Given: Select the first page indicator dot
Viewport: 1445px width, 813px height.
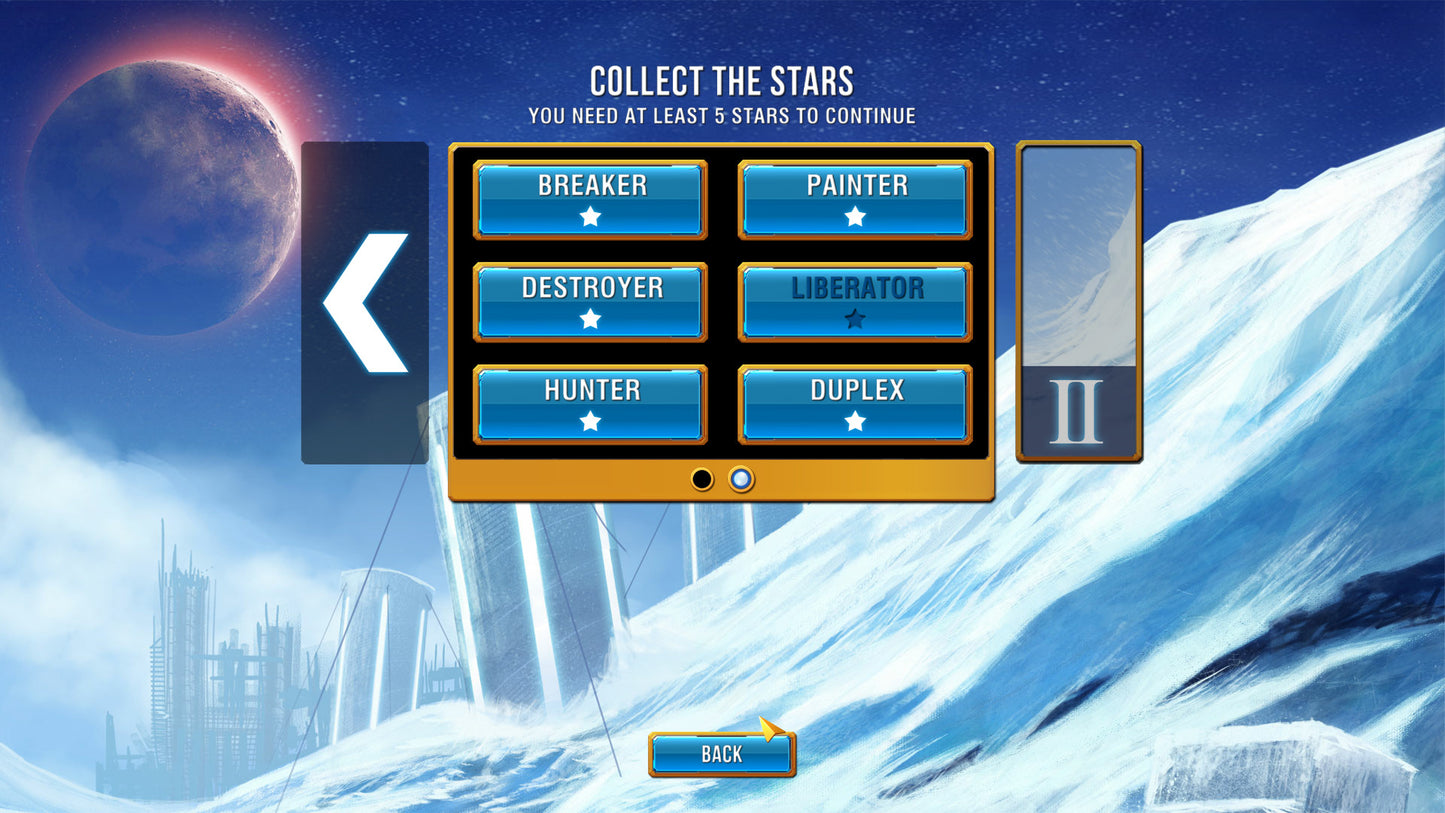Looking at the screenshot, I should (702, 480).
